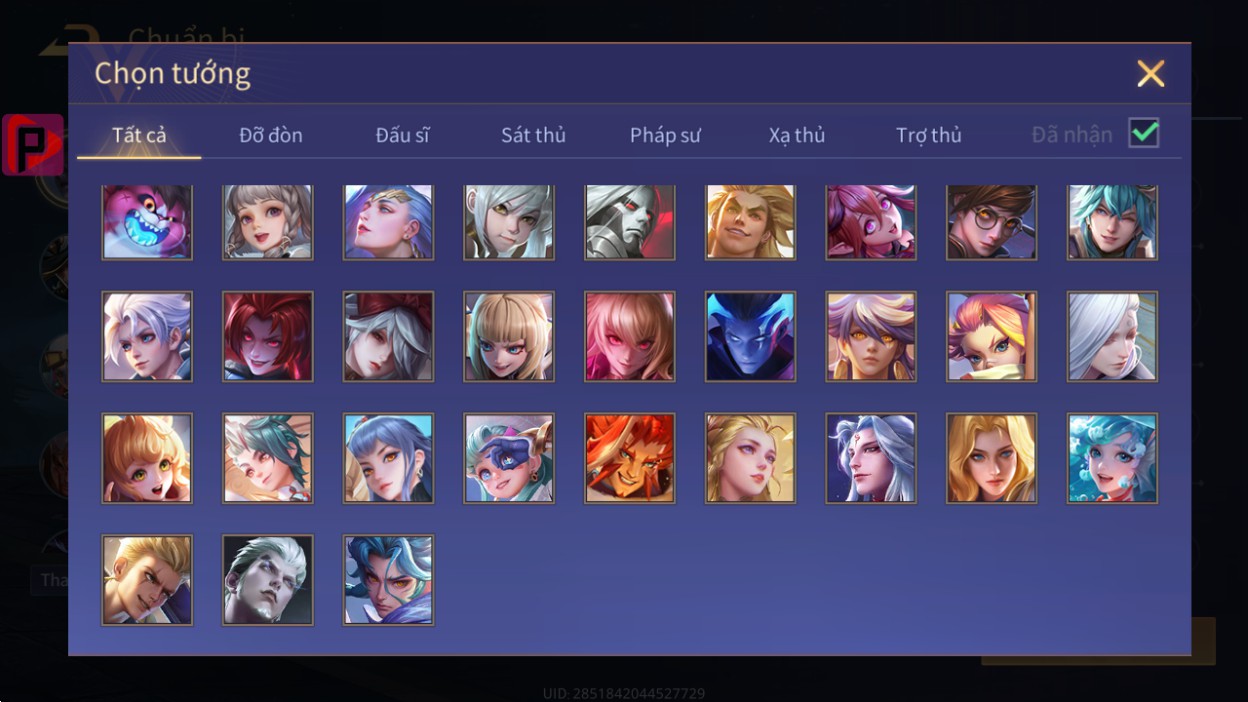Pick the orange-maned beast hero
Screen dimensions: 1248x702
630,458
